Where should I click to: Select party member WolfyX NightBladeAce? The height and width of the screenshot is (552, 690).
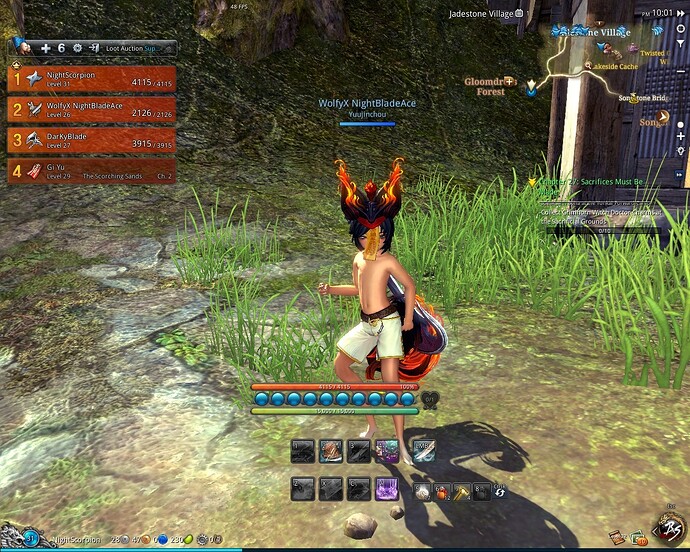pyautogui.click(x=91, y=109)
